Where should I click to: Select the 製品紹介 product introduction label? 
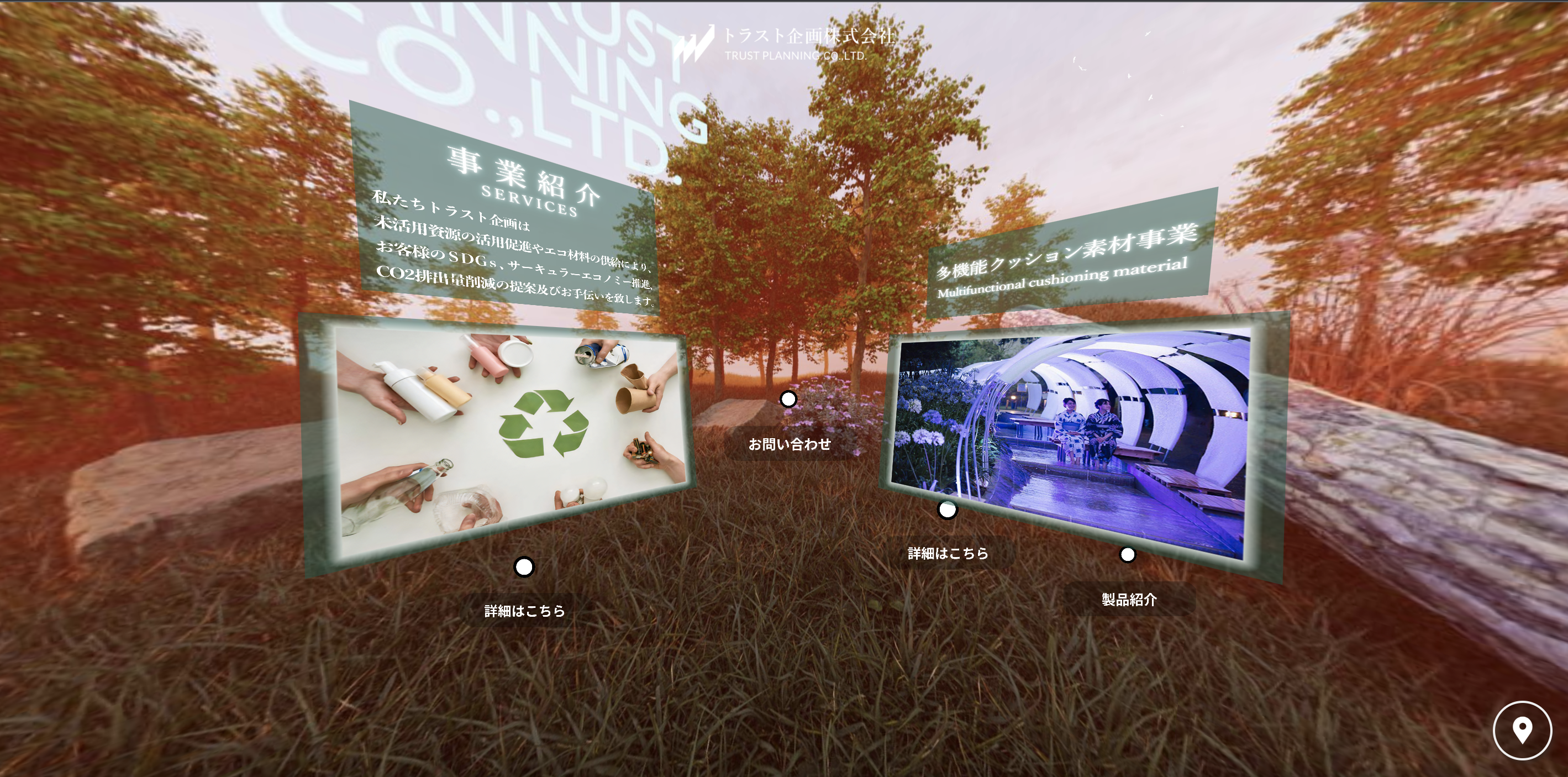click(1129, 600)
